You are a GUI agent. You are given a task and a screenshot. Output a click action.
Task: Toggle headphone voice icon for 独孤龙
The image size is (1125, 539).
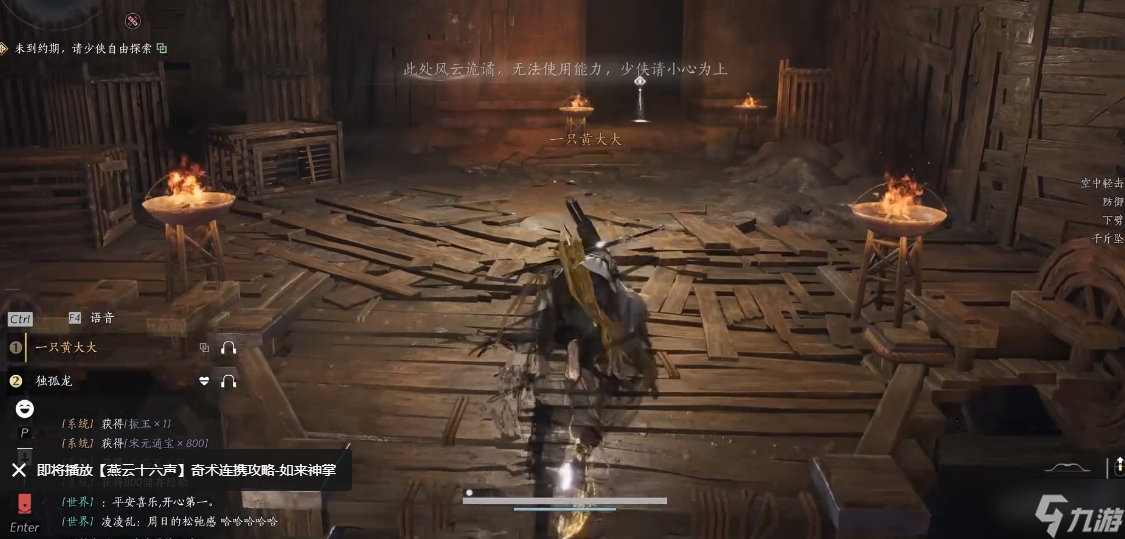[x=229, y=381]
